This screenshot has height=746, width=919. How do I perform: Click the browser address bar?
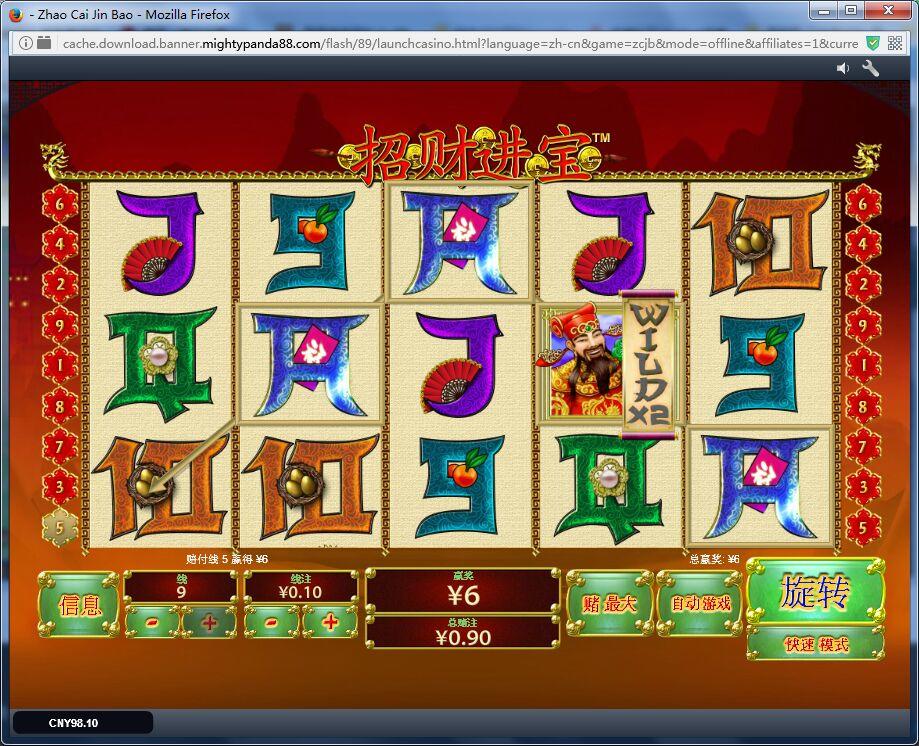click(450, 43)
